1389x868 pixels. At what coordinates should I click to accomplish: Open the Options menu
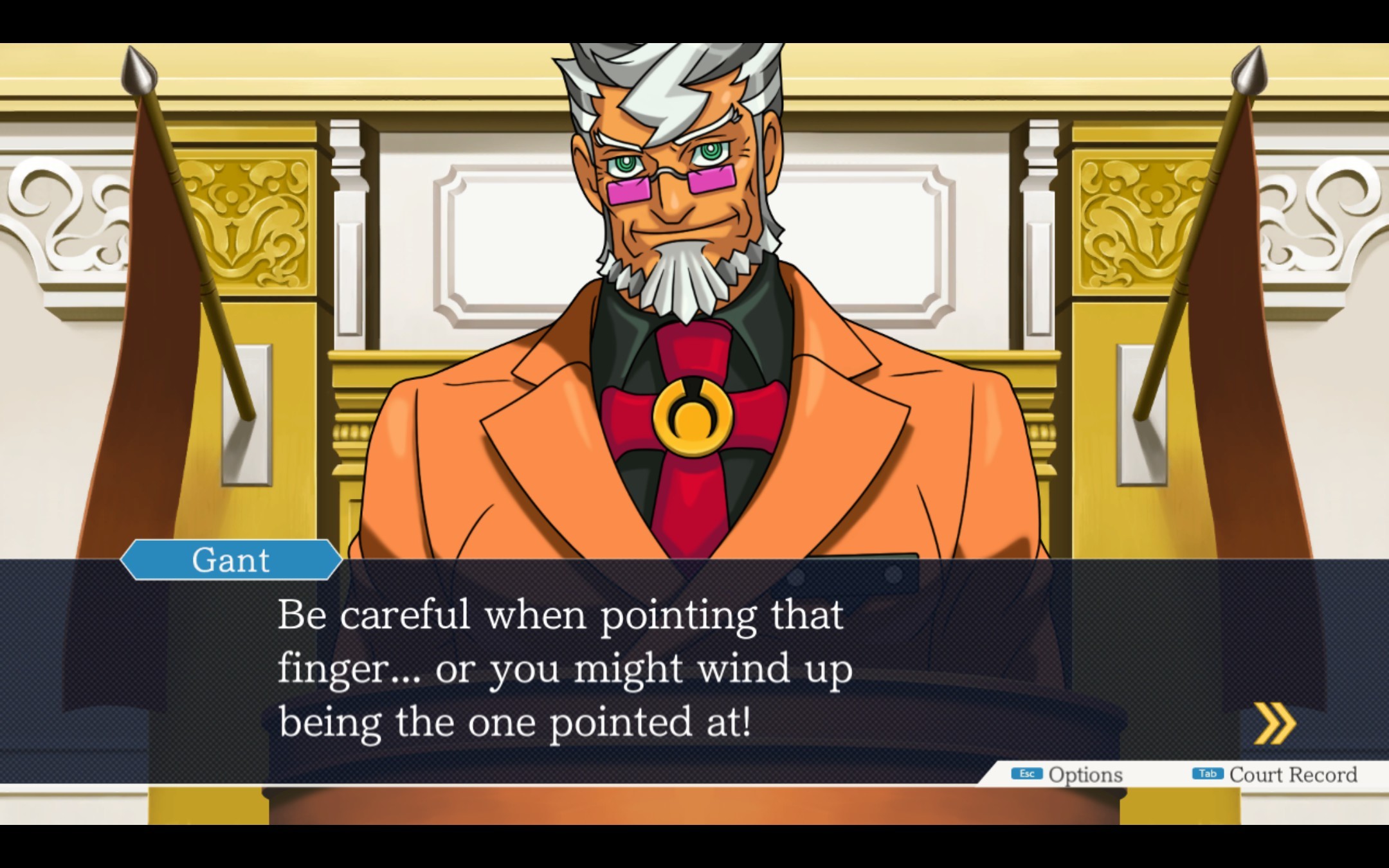[x=1067, y=774]
